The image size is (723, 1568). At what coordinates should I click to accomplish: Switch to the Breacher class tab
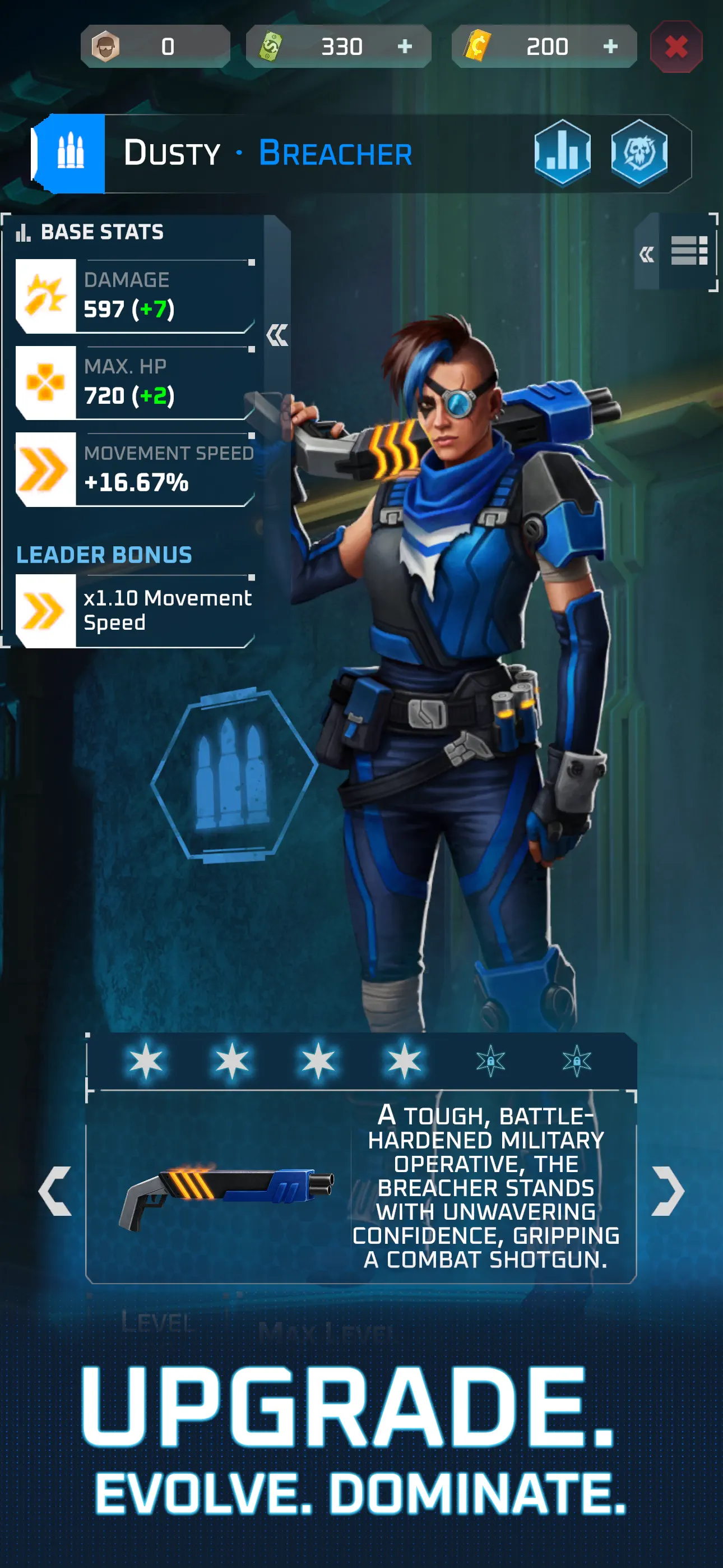click(x=336, y=154)
